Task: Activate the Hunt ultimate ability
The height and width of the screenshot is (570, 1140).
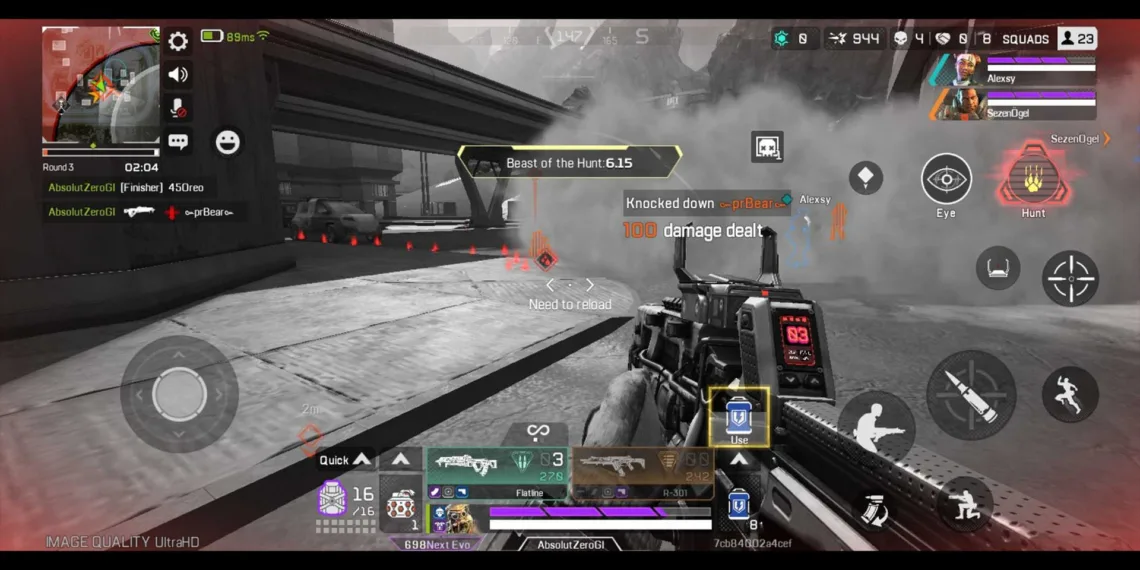Action: coord(1033,180)
